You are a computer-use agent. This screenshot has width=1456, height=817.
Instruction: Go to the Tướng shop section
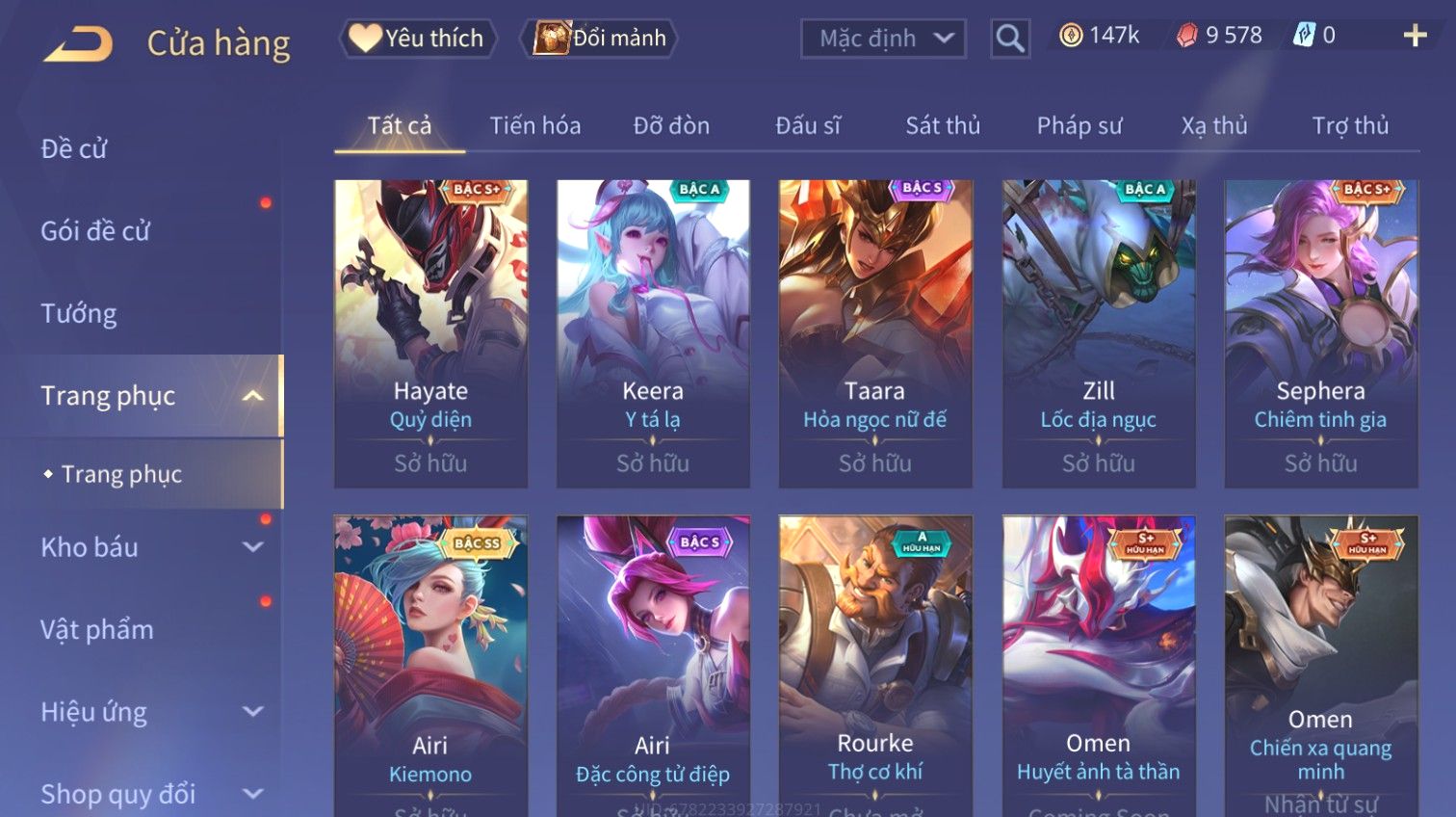point(79,314)
